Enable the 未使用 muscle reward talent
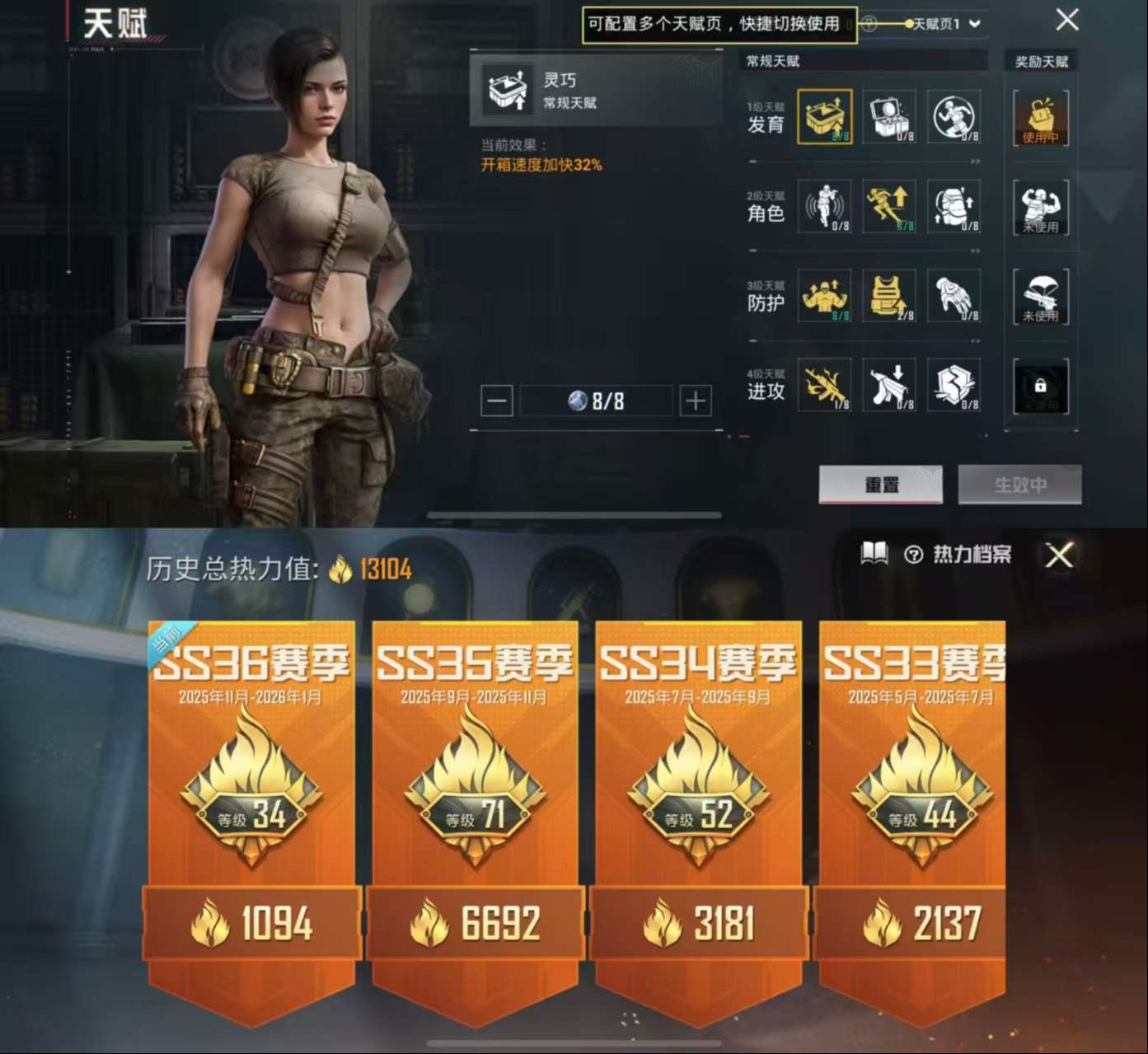 tap(1039, 208)
